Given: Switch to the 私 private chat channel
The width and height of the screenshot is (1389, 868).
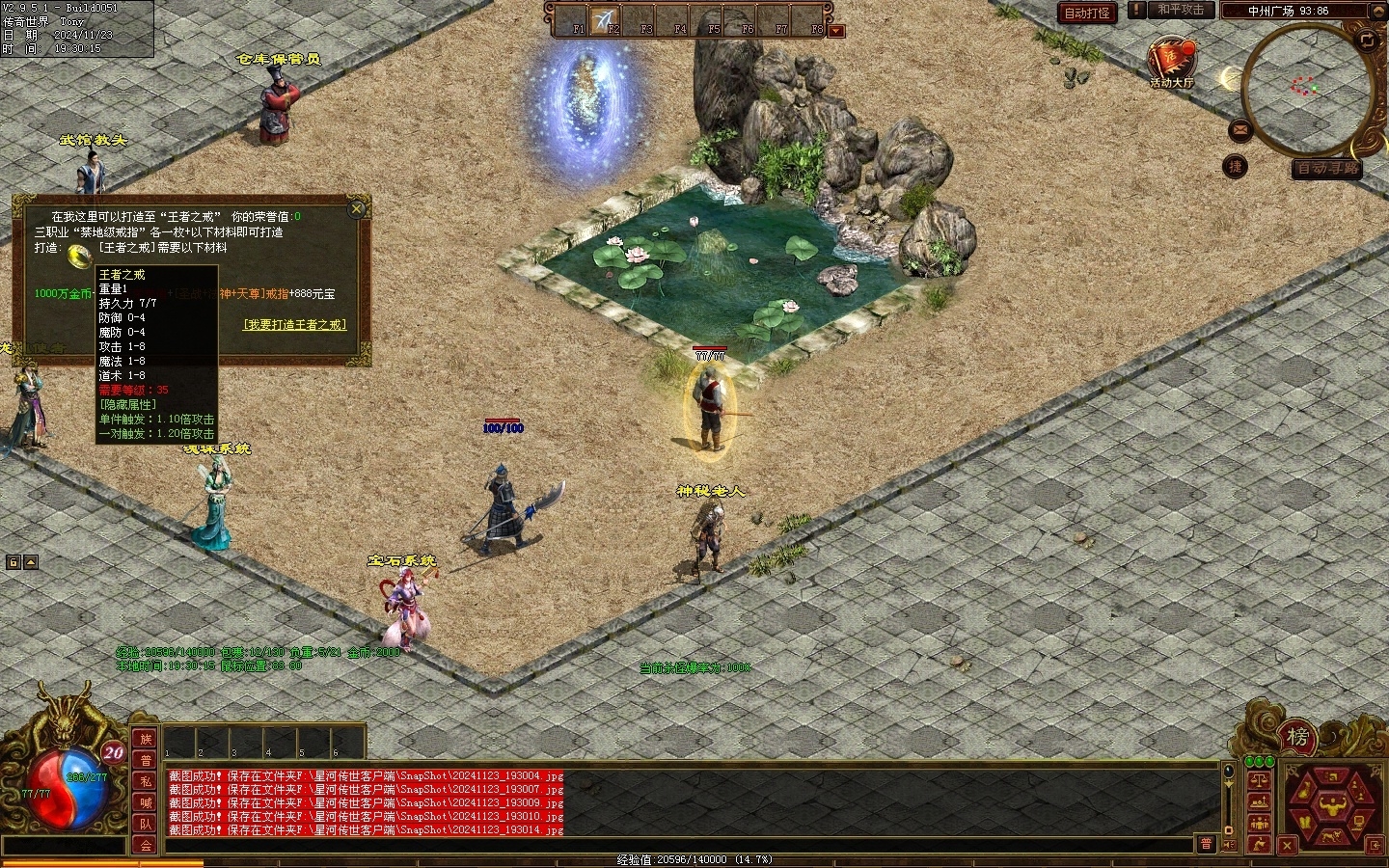Looking at the screenshot, I should pyautogui.click(x=145, y=781).
